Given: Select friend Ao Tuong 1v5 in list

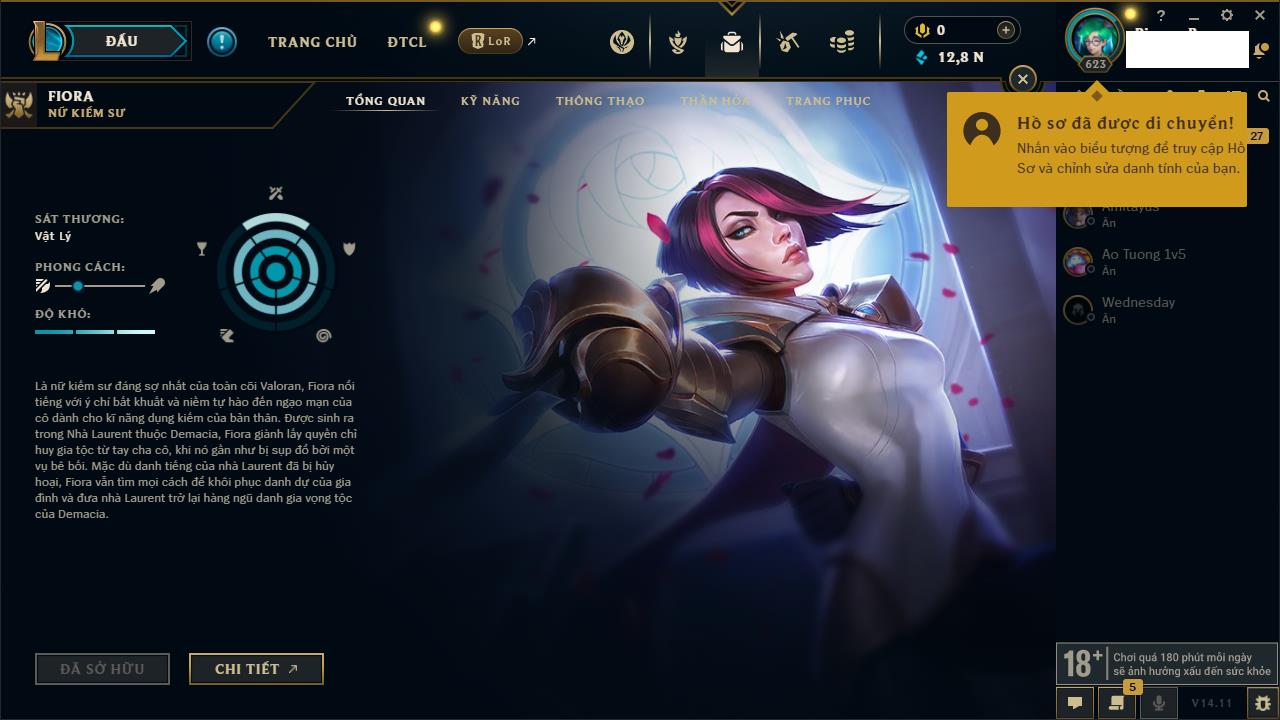Looking at the screenshot, I should click(x=1143, y=261).
